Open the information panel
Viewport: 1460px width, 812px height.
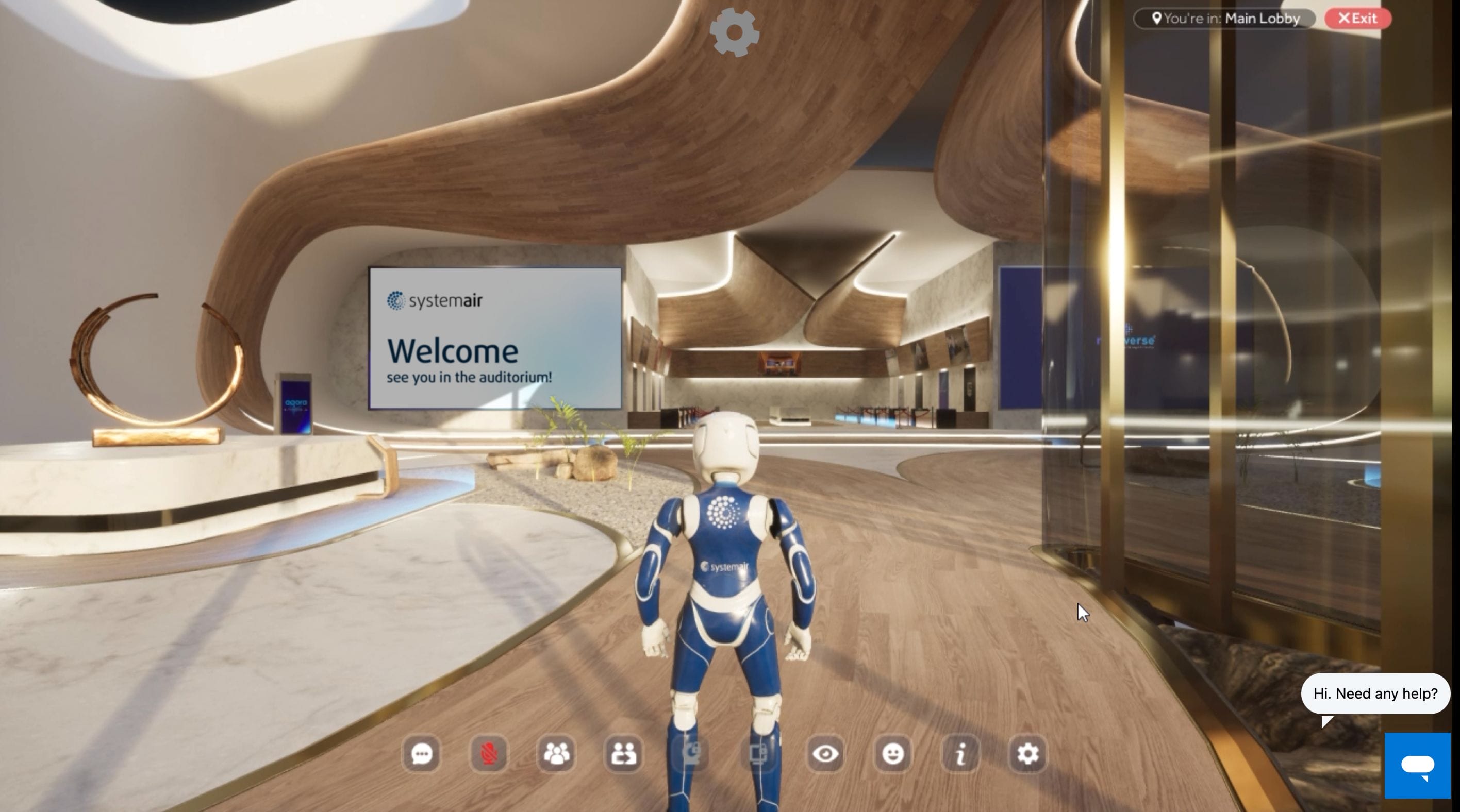959,754
